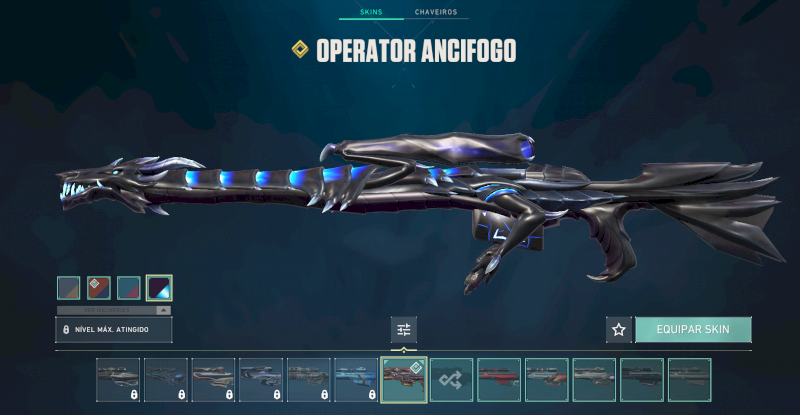Select the random shuffle skin slot
The height and width of the screenshot is (415, 800).
coord(451,380)
